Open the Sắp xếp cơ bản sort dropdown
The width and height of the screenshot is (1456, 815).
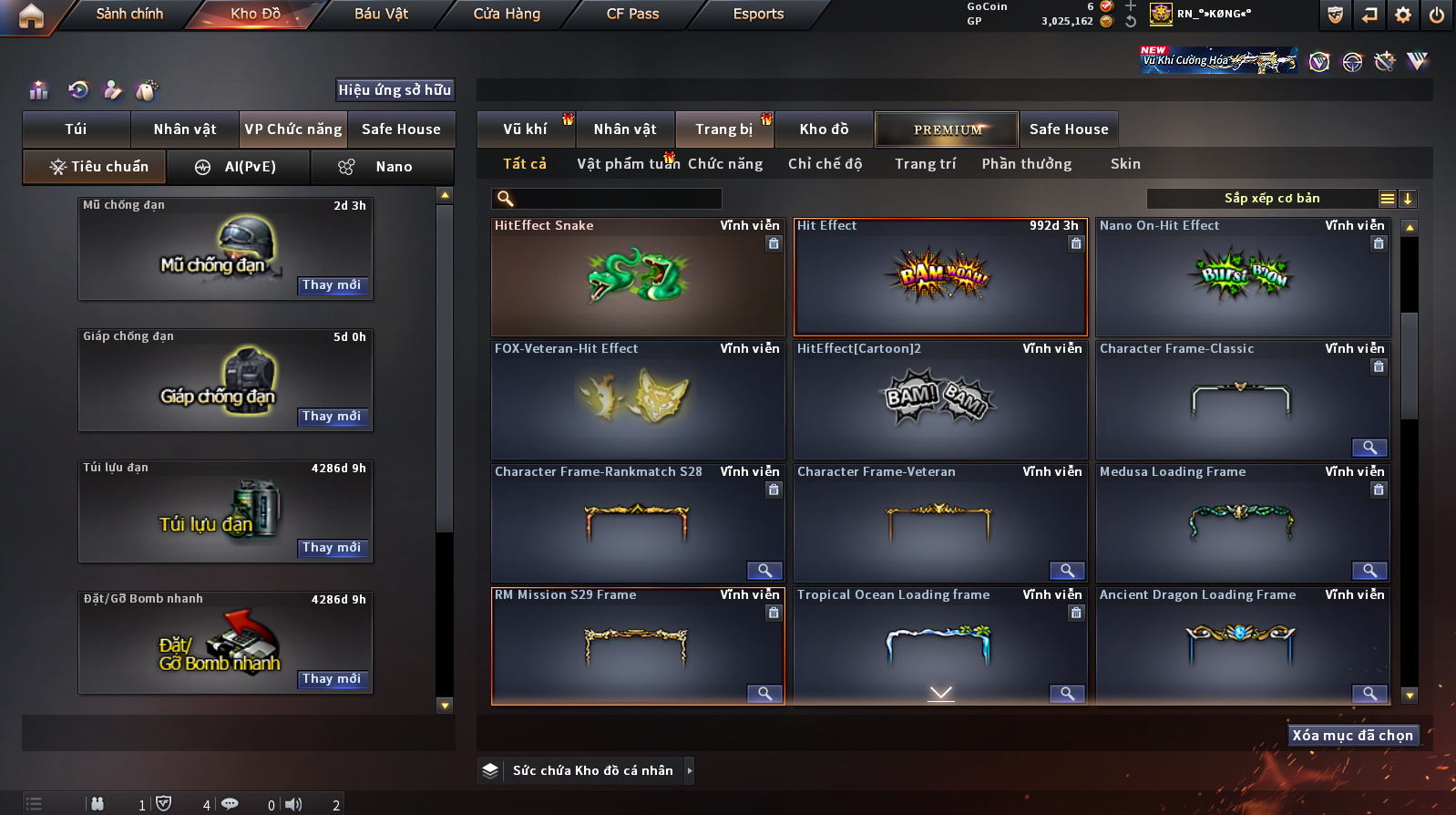(1271, 199)
